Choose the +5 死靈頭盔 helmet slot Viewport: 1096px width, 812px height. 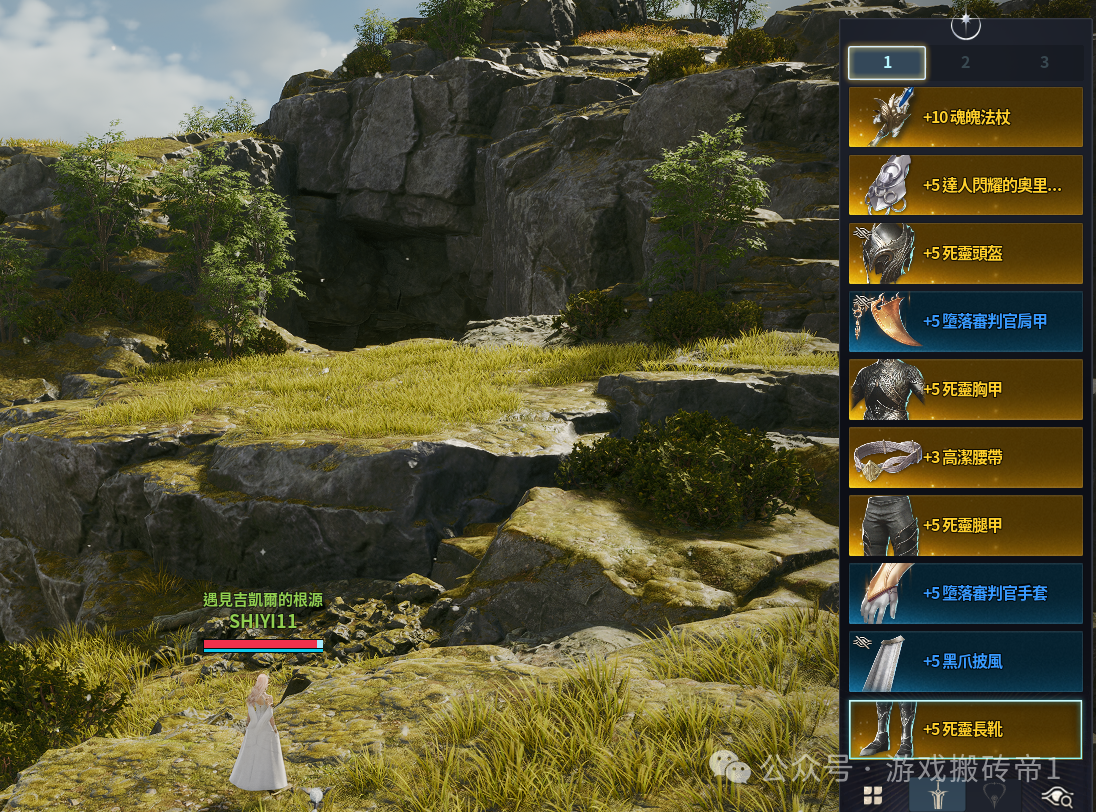(965, 253)
